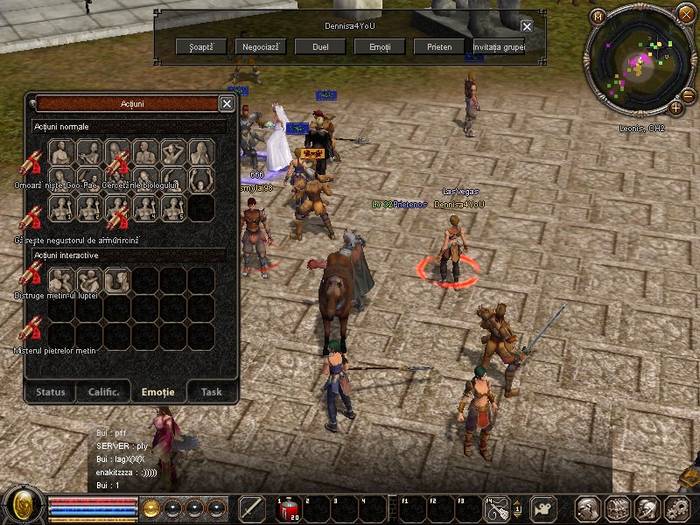Challenge the player with the Duel button
This screenshot has height=525, width=700.
321,46
